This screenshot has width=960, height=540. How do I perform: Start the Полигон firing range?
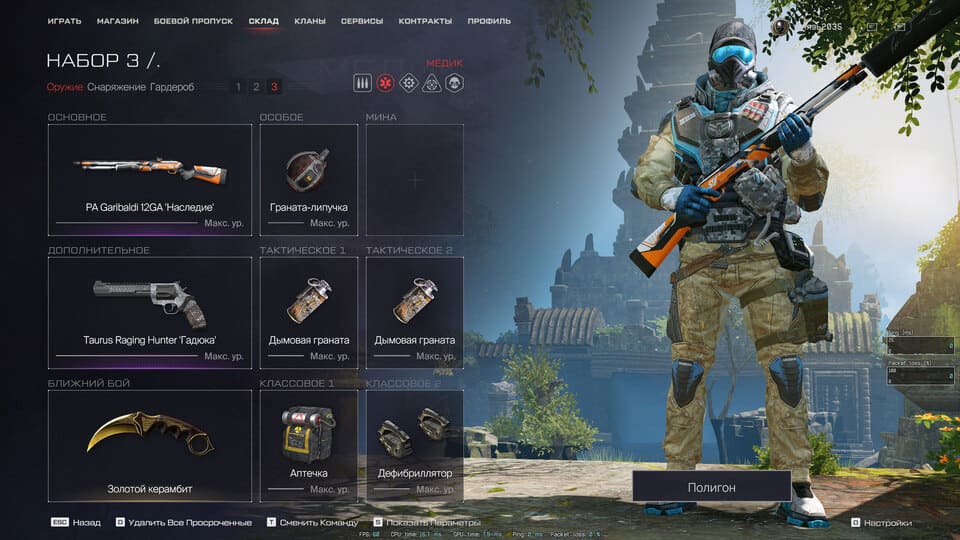(x=711, y=487)
